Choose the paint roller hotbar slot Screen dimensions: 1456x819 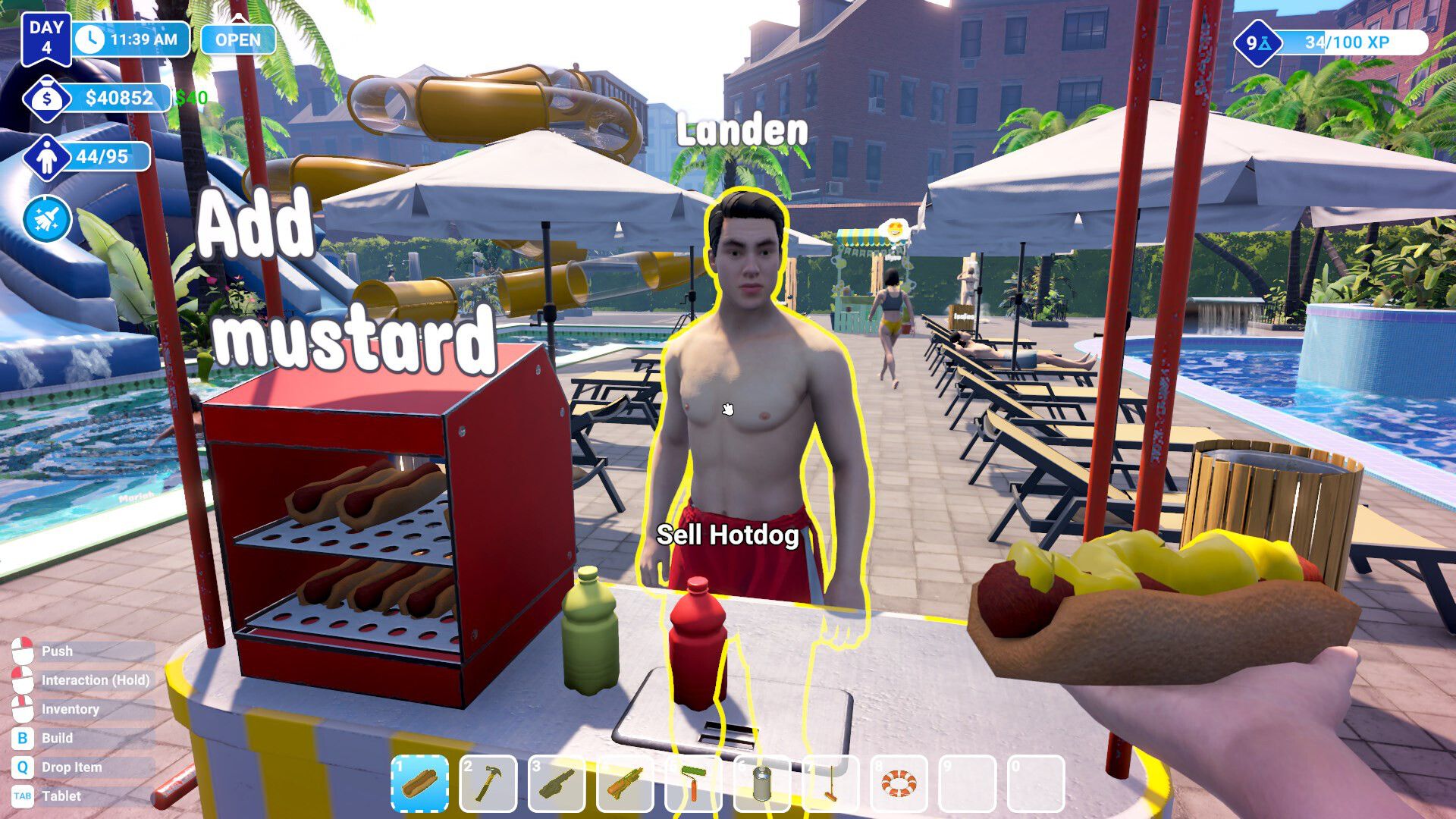693,783
